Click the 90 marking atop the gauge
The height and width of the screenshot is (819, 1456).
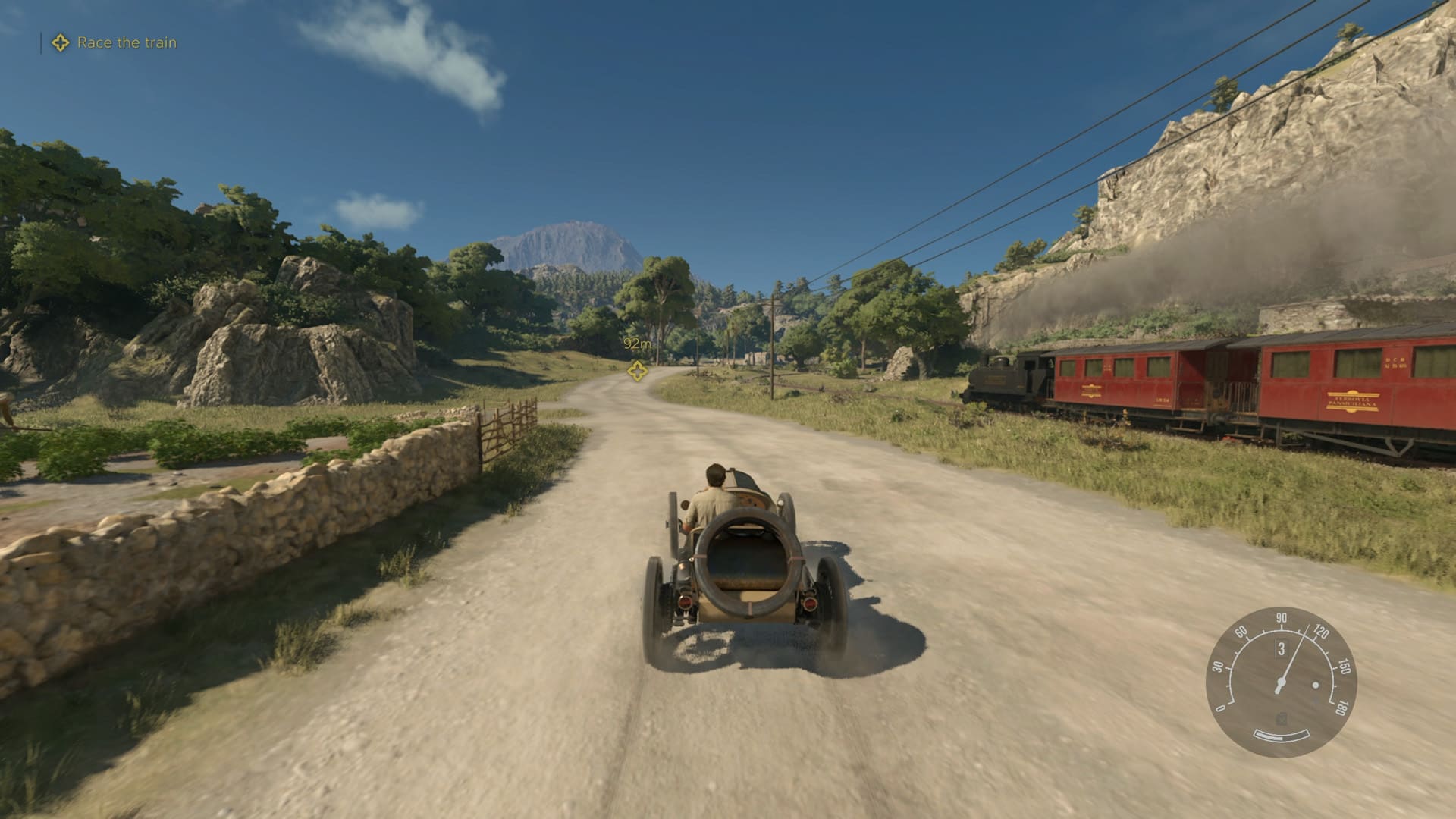[x=1282, y=618]
